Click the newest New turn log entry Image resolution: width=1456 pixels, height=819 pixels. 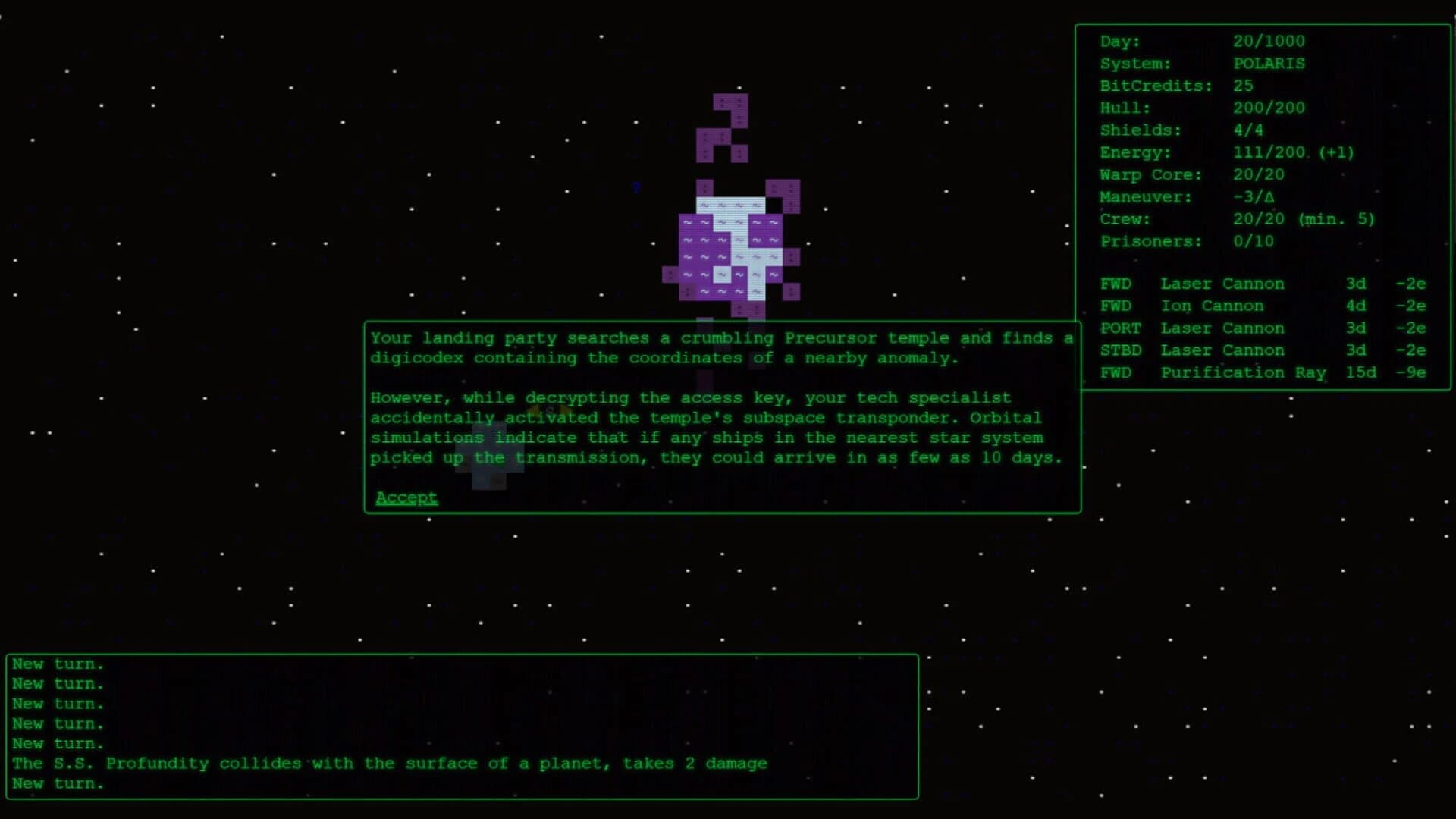click(58, 783)
